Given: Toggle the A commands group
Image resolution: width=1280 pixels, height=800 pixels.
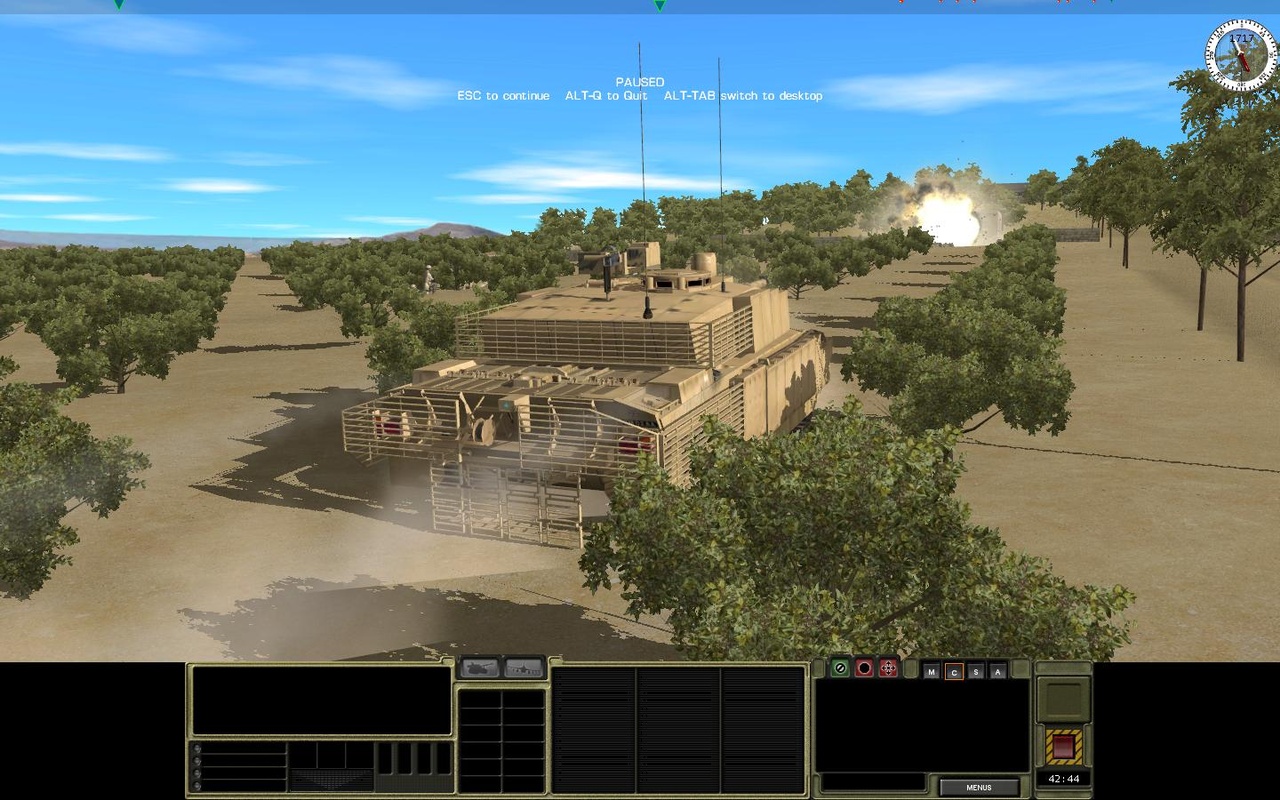Looking at the screenshot, I should tap(998, 671).
